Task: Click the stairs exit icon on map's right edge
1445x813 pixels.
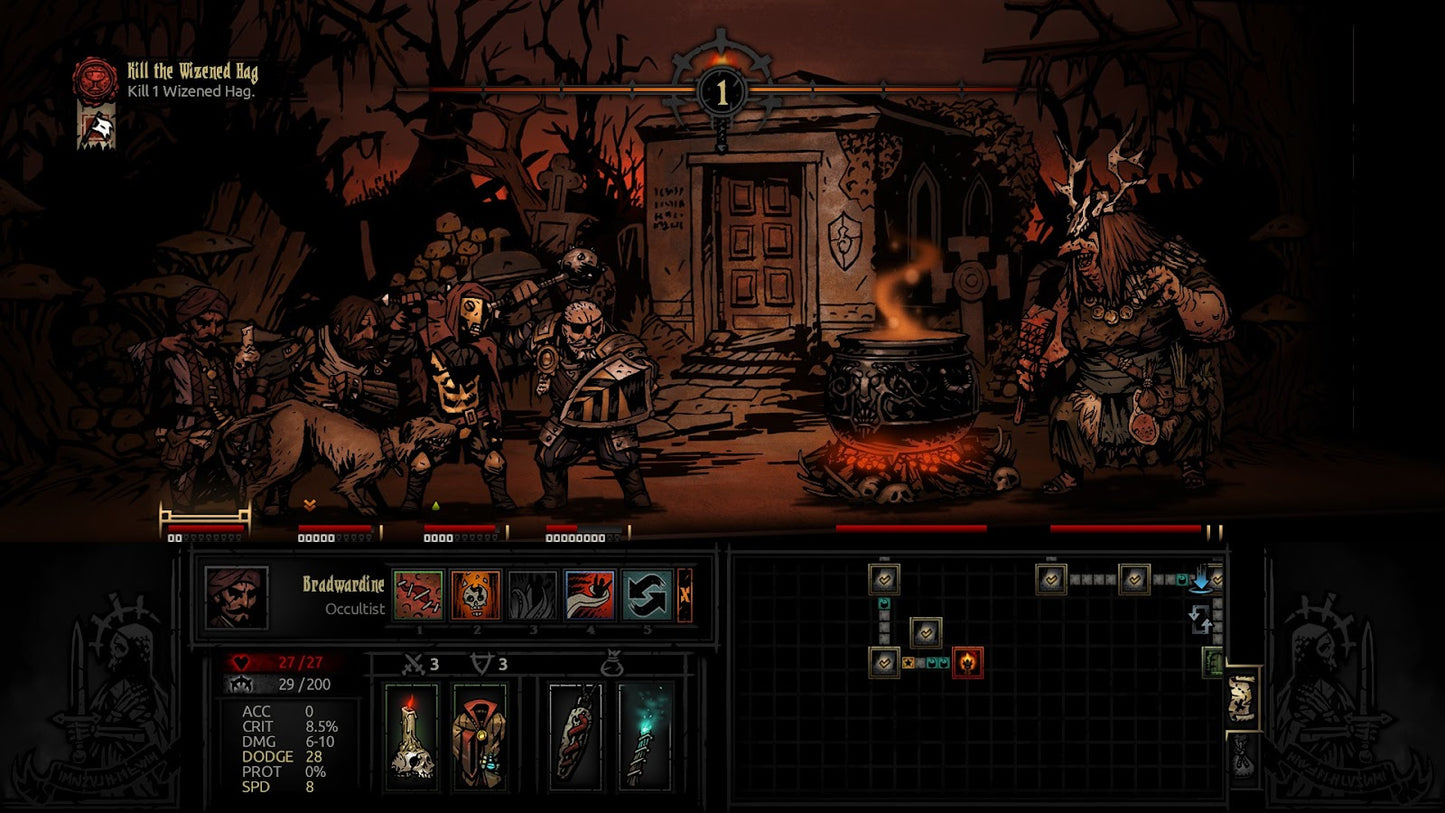Action: [x=1212, y=662]
